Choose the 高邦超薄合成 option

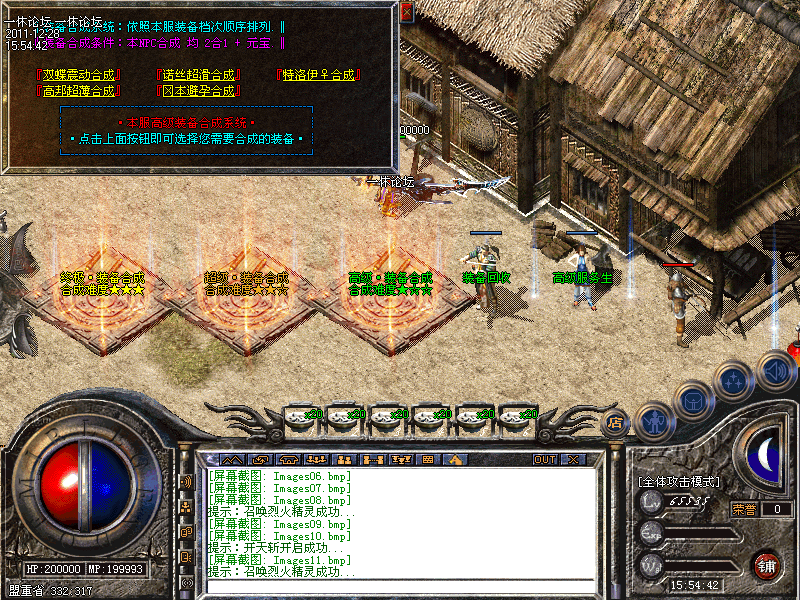click(x=77, y=91)
